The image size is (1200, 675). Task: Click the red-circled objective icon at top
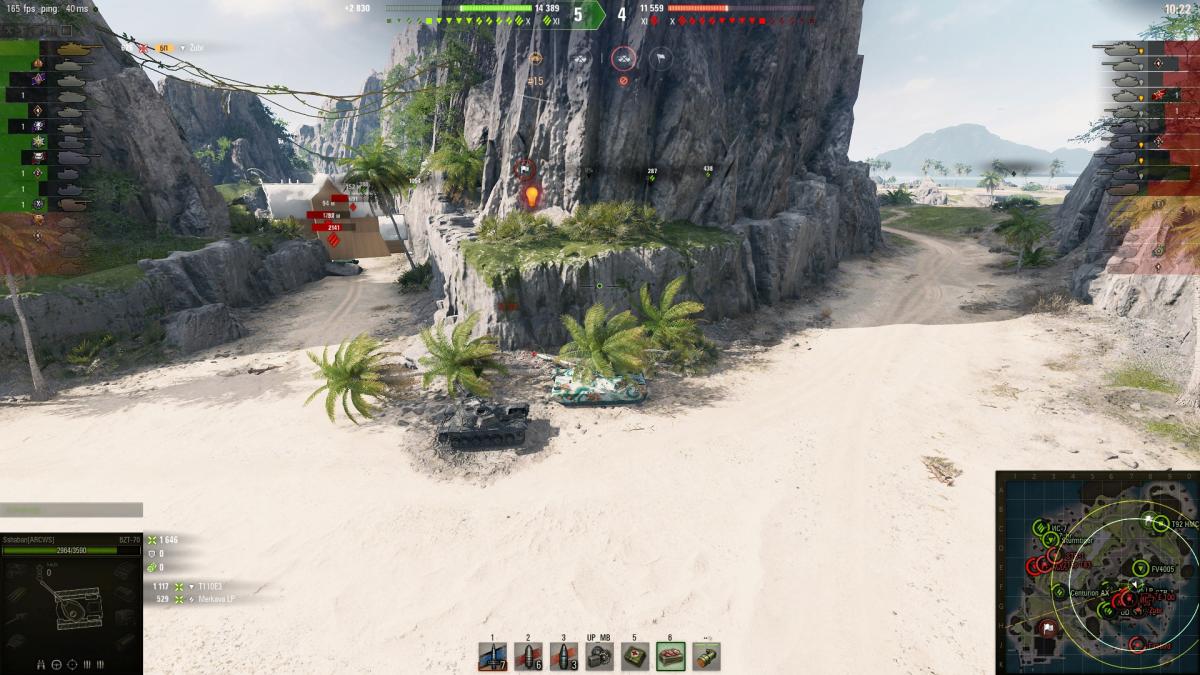623,59
